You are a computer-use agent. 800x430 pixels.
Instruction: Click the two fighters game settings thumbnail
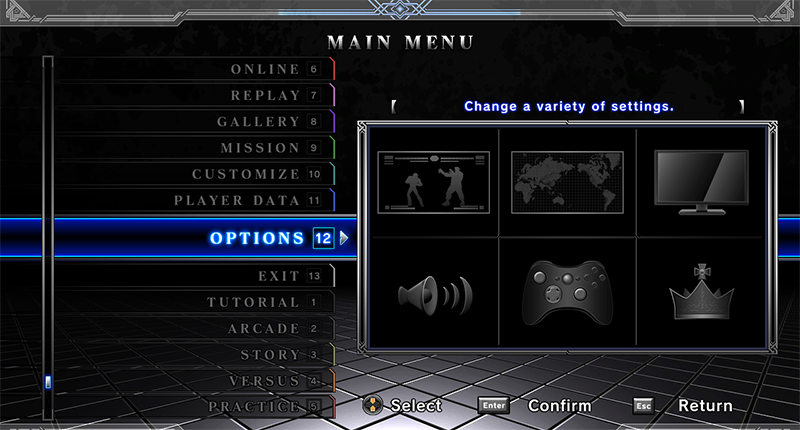click(433, 181)
